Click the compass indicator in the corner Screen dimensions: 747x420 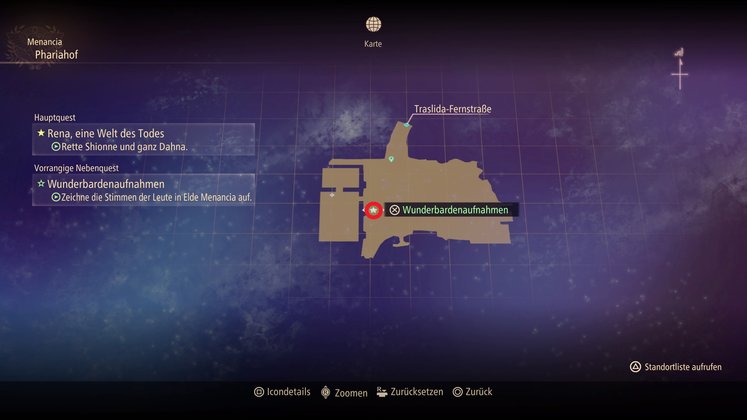pos(680,69)
